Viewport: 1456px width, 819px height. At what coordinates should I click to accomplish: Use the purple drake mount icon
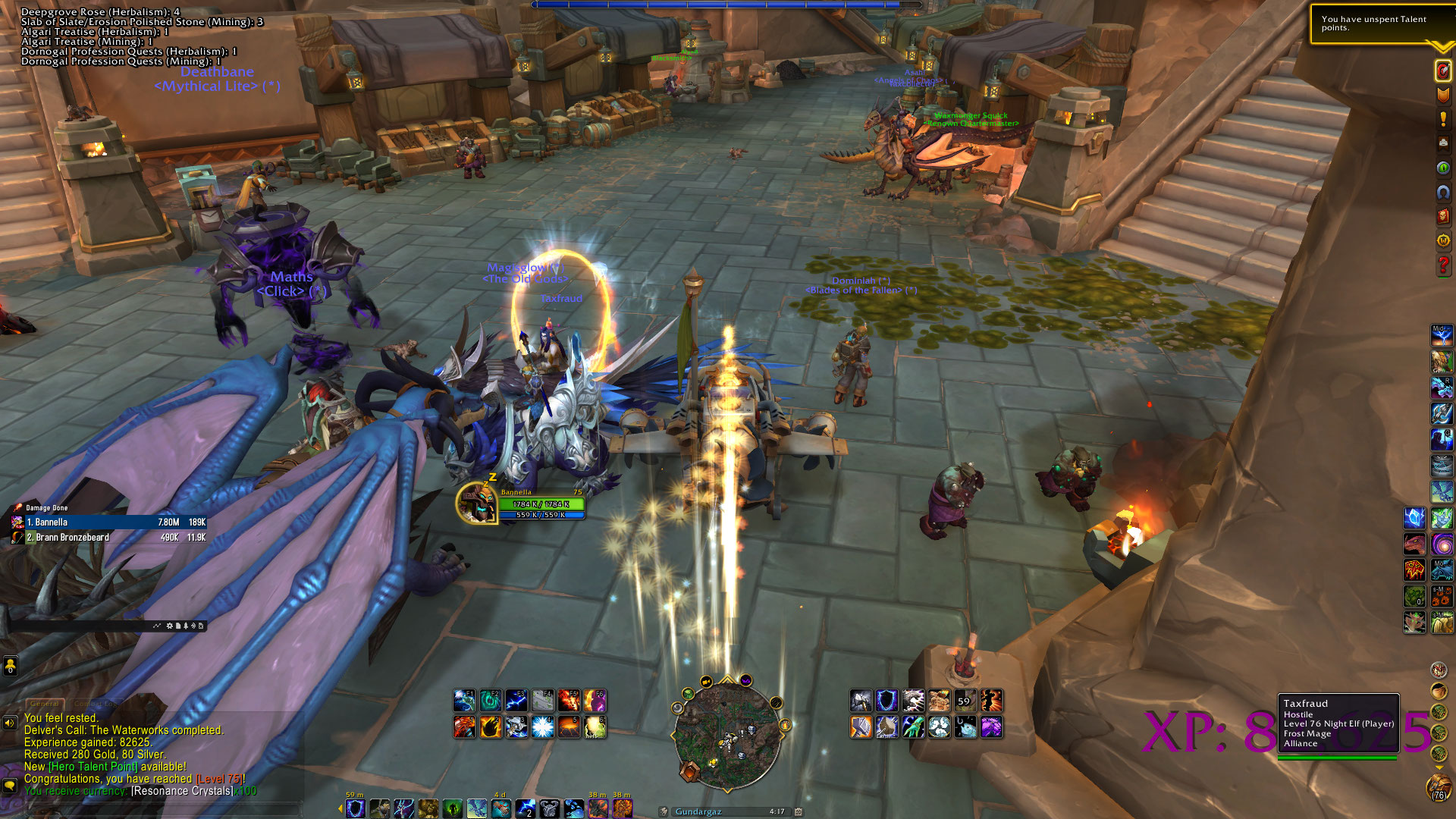click(990, 726)
